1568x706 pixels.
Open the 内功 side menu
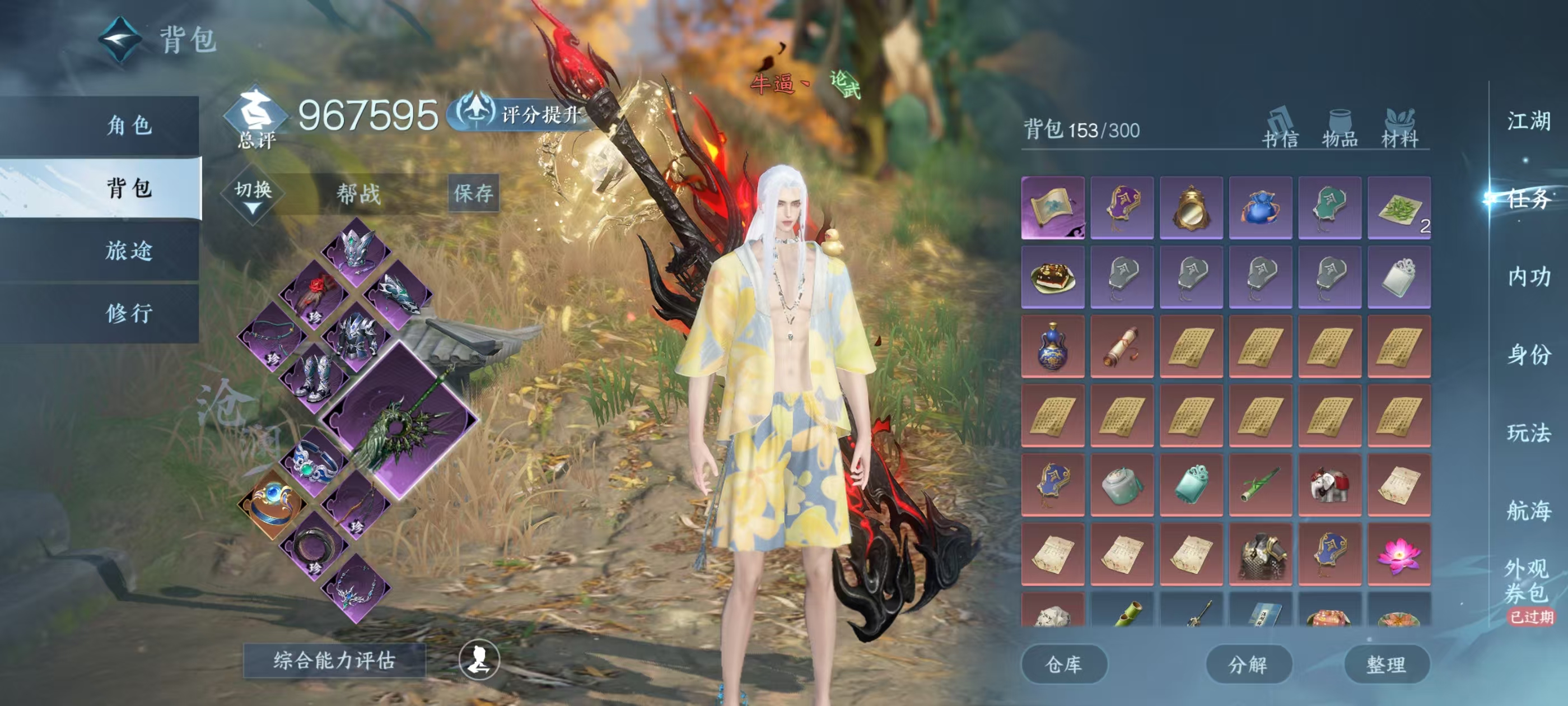point(1528,277)
